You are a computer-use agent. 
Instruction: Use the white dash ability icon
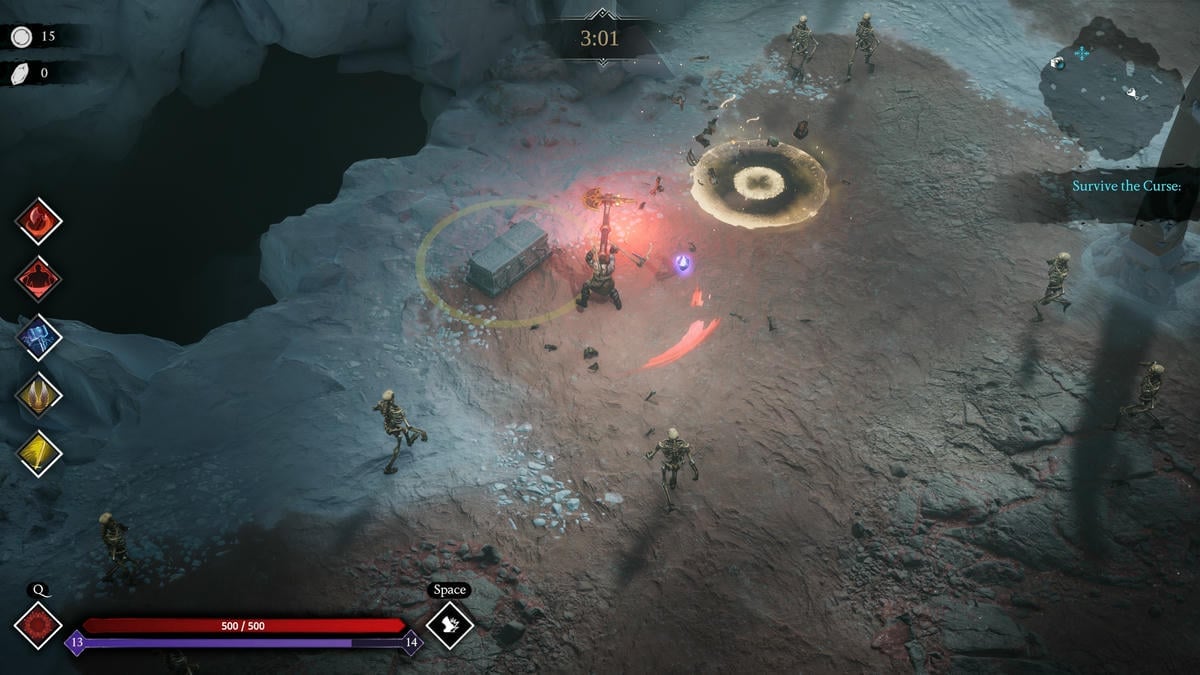tap(450, 625)
